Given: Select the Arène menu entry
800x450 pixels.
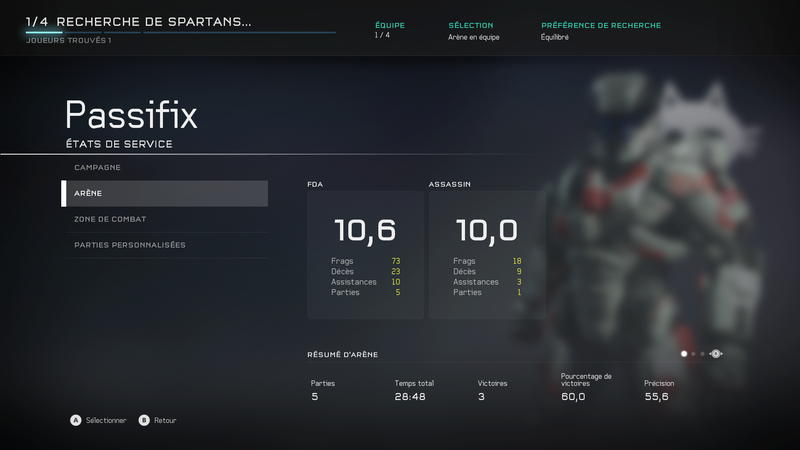Looking at the screenshot, I should pyautogui.click(x=165, y=193).
